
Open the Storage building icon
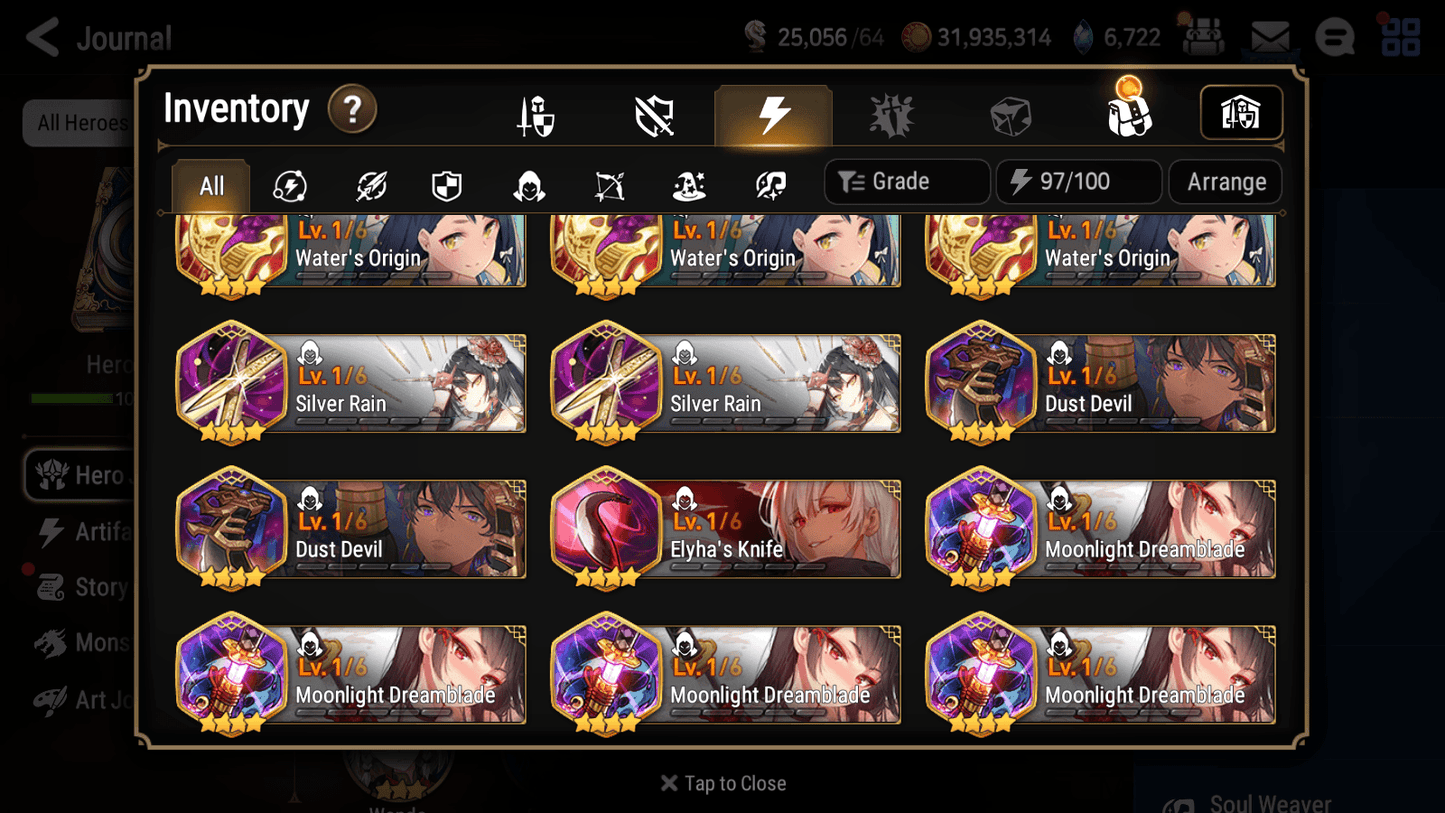[1241, 113]
